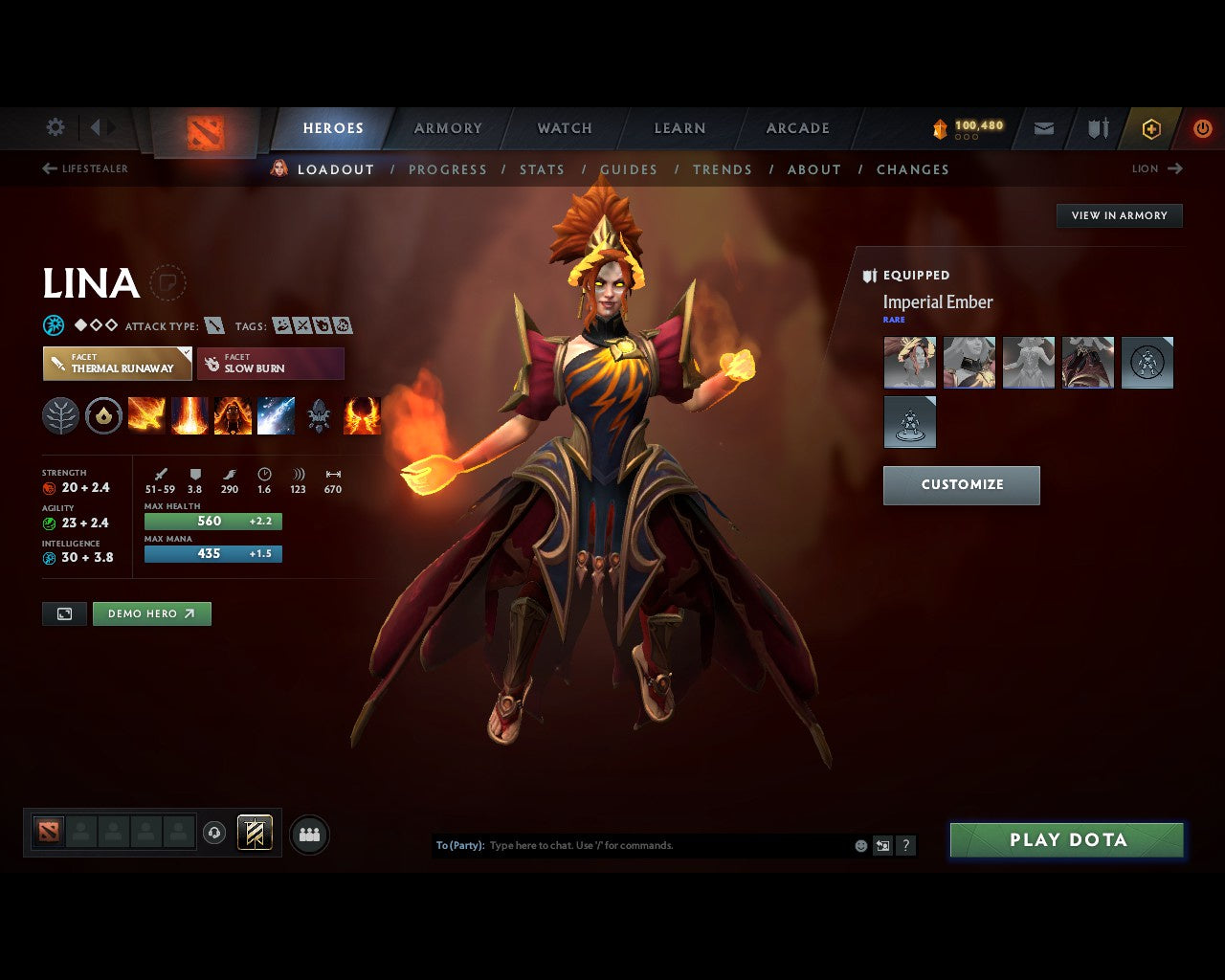Open the mail inbox envelope icon
This screenshot has width=1225, height=980.
1043,128
